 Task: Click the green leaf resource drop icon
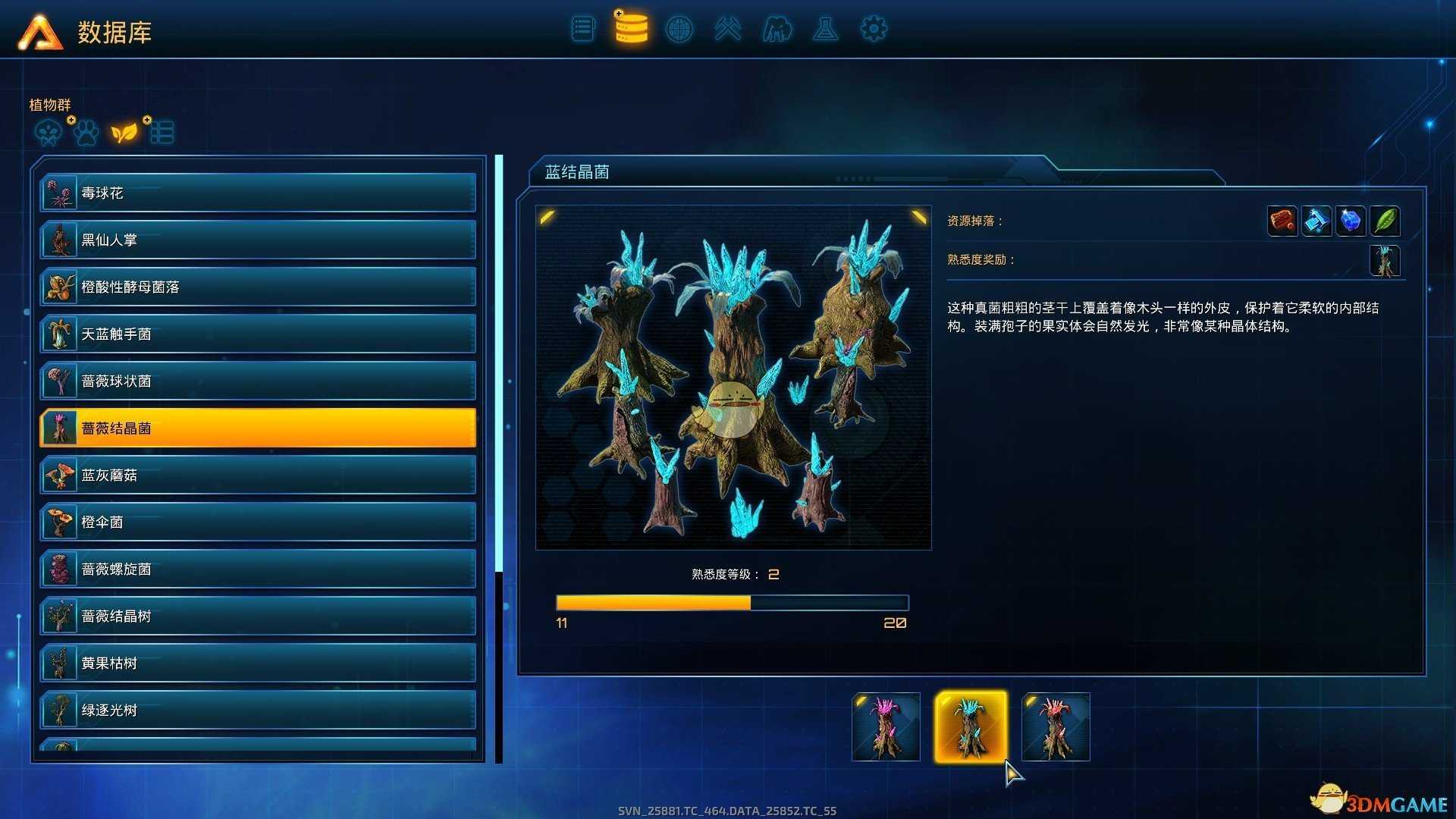point(1385,221)
